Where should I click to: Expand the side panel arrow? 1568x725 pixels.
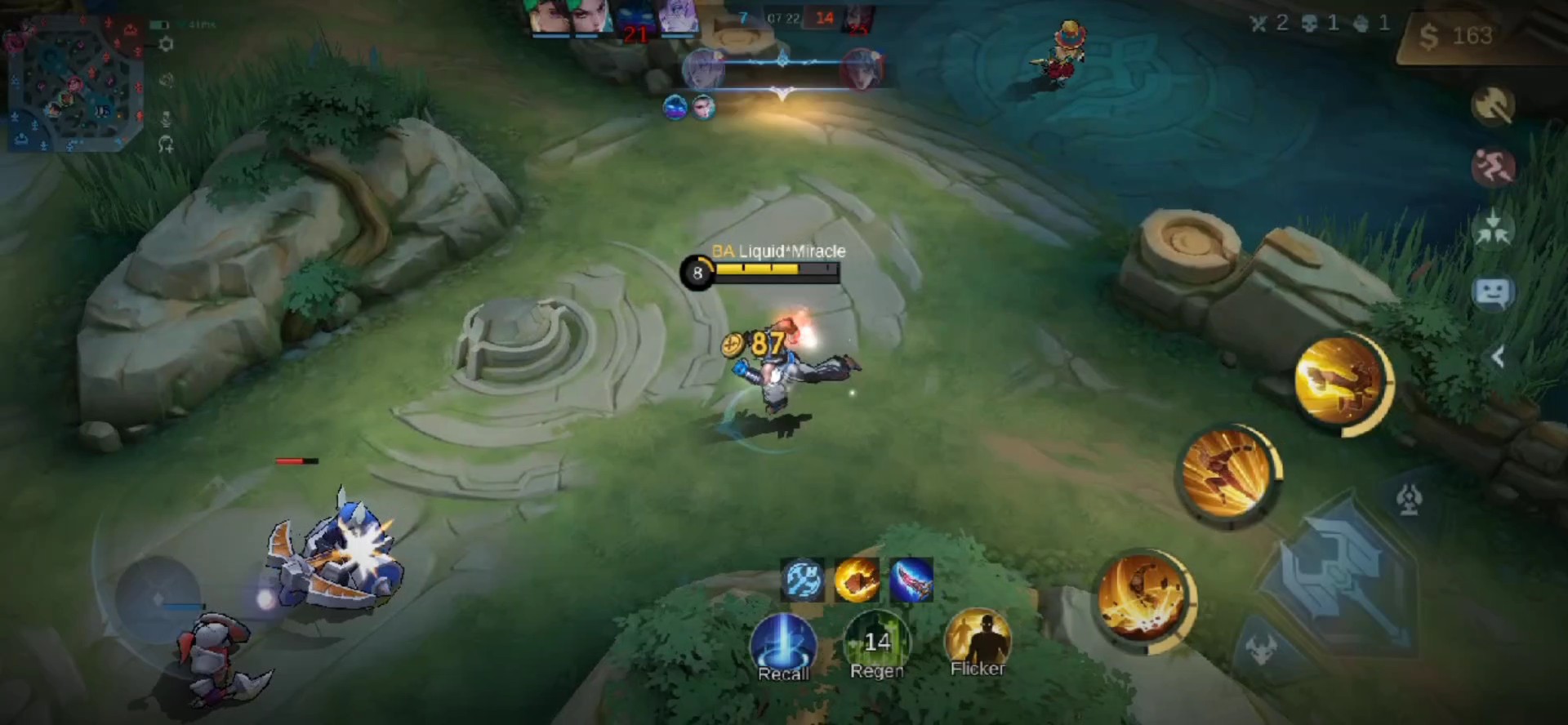click(1498, 357)
